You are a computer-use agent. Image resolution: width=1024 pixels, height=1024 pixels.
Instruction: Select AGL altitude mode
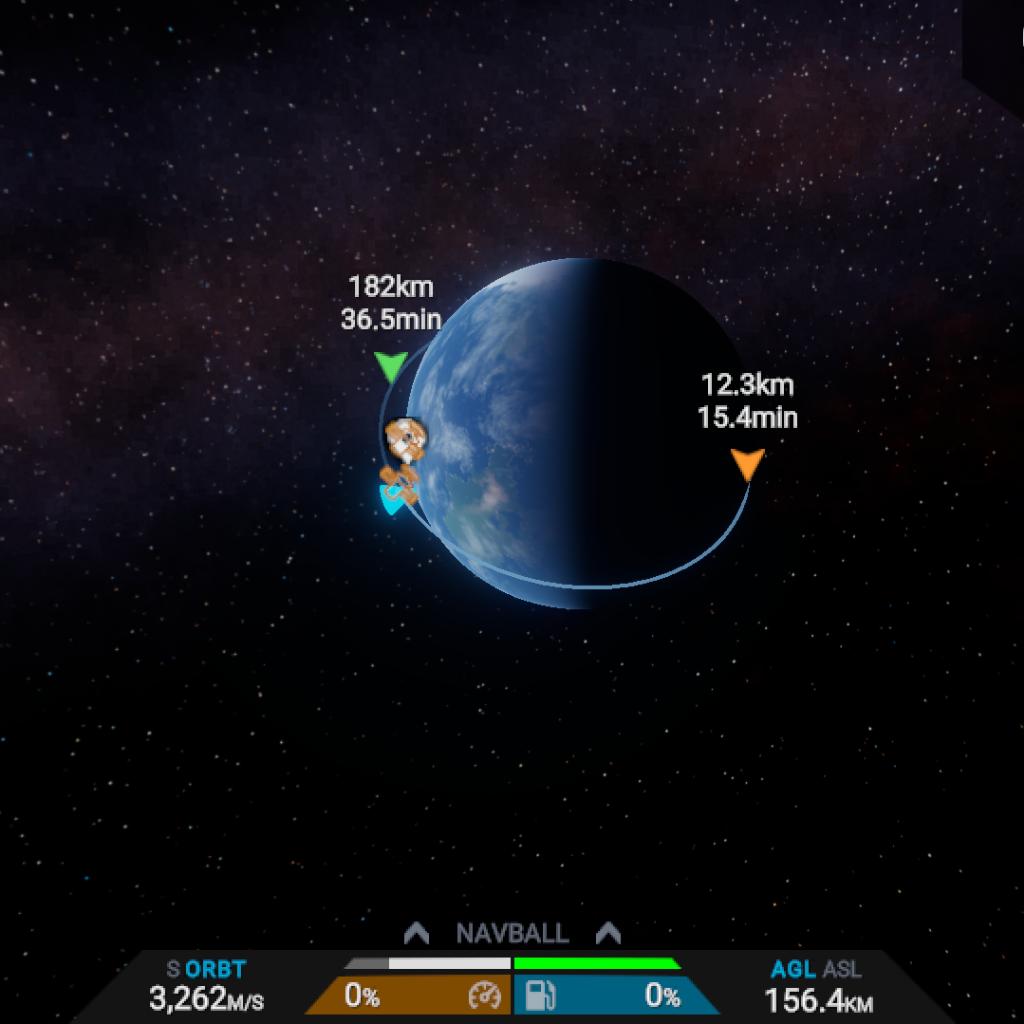pyautogui.click(x=792, y=969)
